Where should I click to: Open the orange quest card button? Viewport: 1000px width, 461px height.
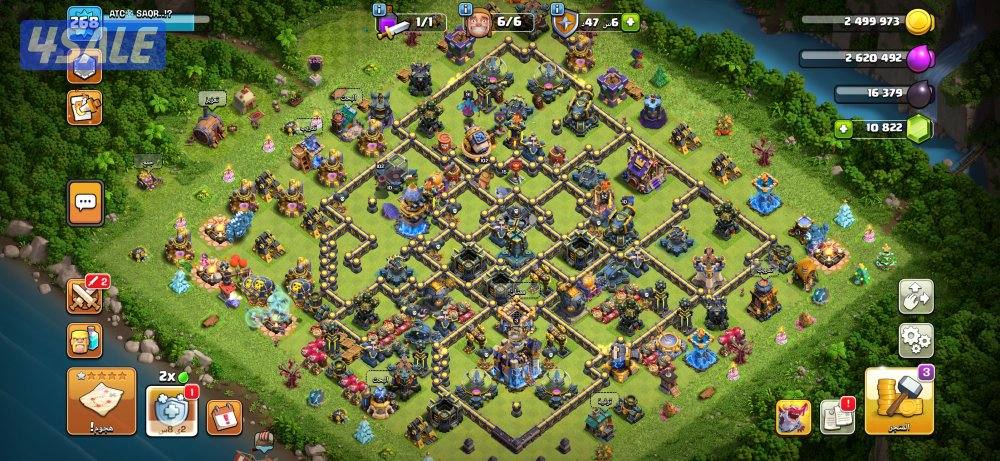pyautogui.click(x=84, y=107)
